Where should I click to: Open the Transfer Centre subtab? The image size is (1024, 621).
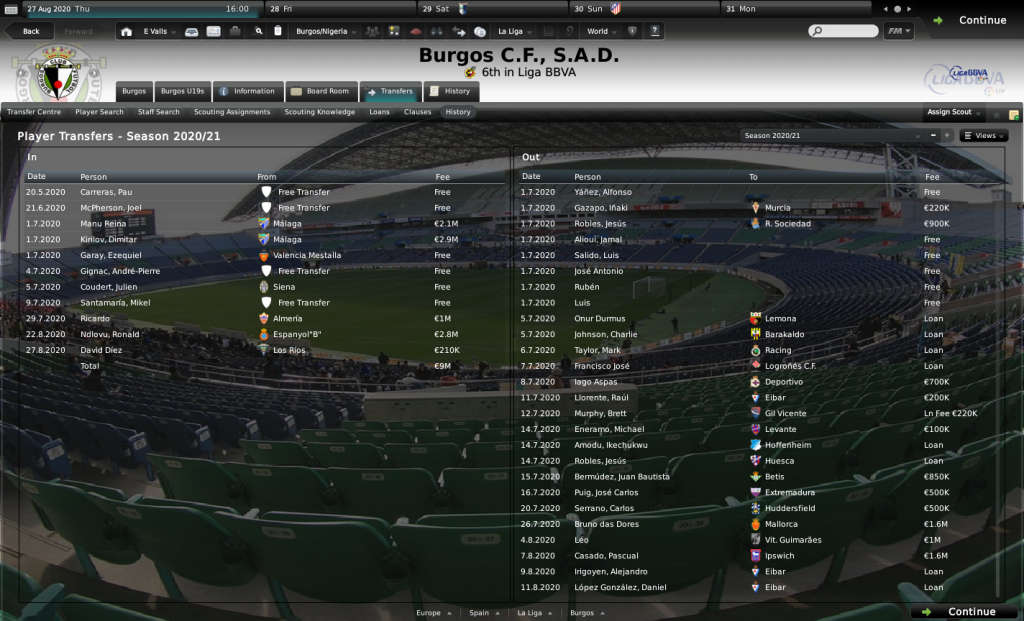pyautogui.click(x=34, y=112)
